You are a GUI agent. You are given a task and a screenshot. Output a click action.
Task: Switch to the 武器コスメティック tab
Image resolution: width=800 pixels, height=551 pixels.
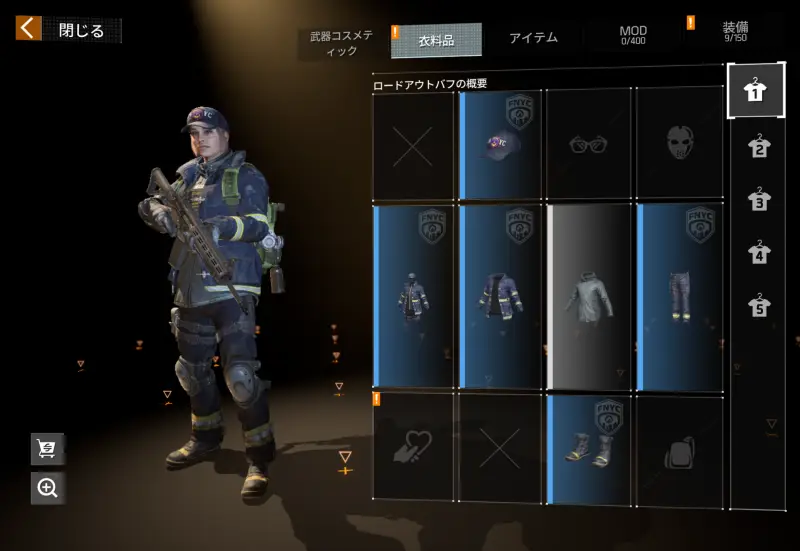pos(341,42)
